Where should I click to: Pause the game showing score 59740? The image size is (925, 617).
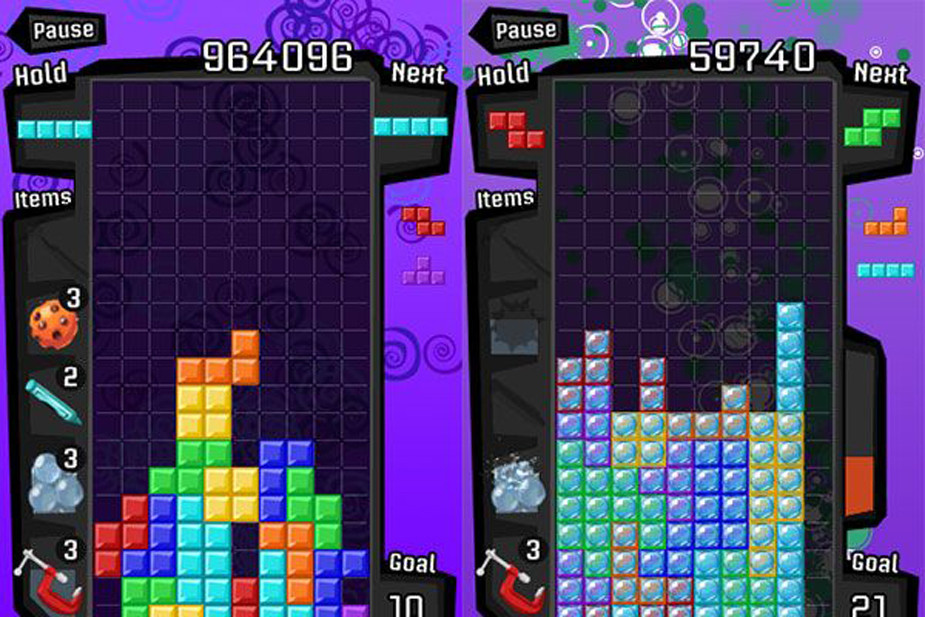[x=518, y=30]
